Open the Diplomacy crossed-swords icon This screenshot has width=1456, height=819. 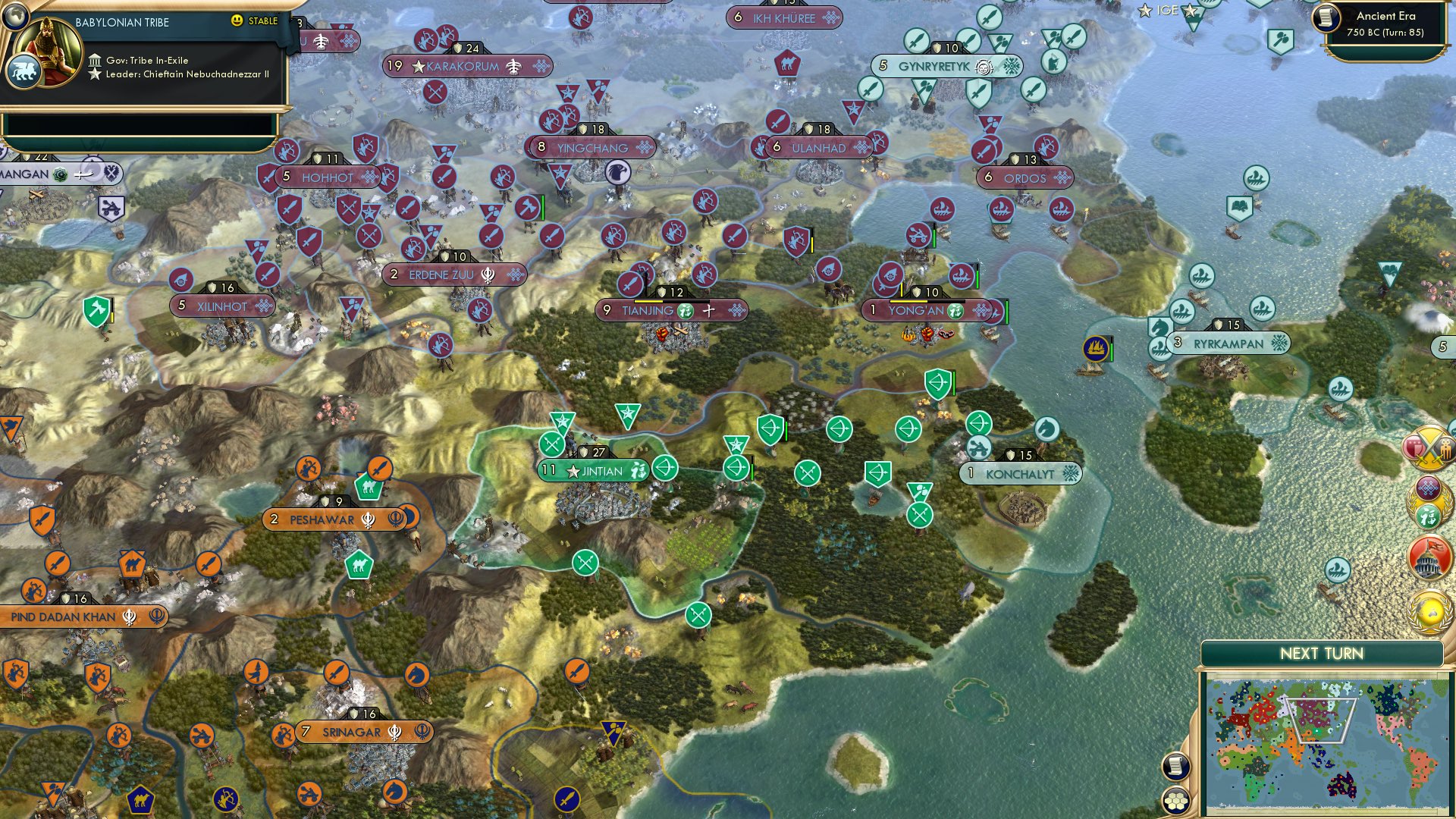pos(1428,449)
